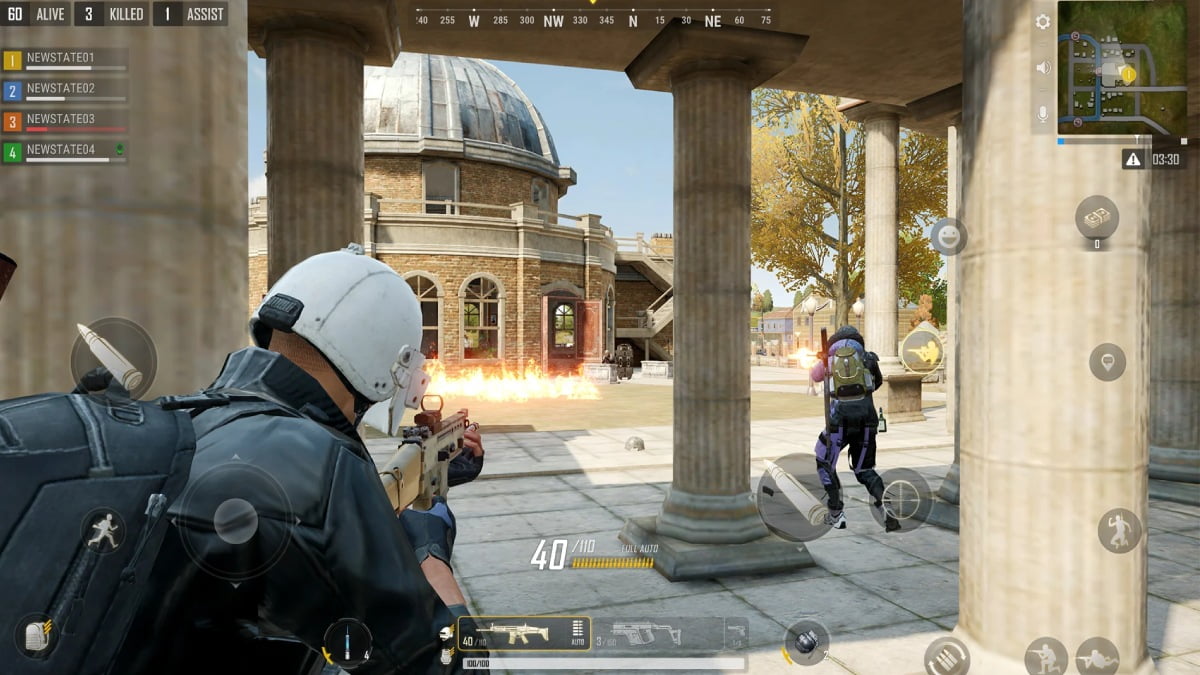Open the backpack inventory
Image resolution: width=1200 pixels, height=675 pixels.
tap(38, 635)
